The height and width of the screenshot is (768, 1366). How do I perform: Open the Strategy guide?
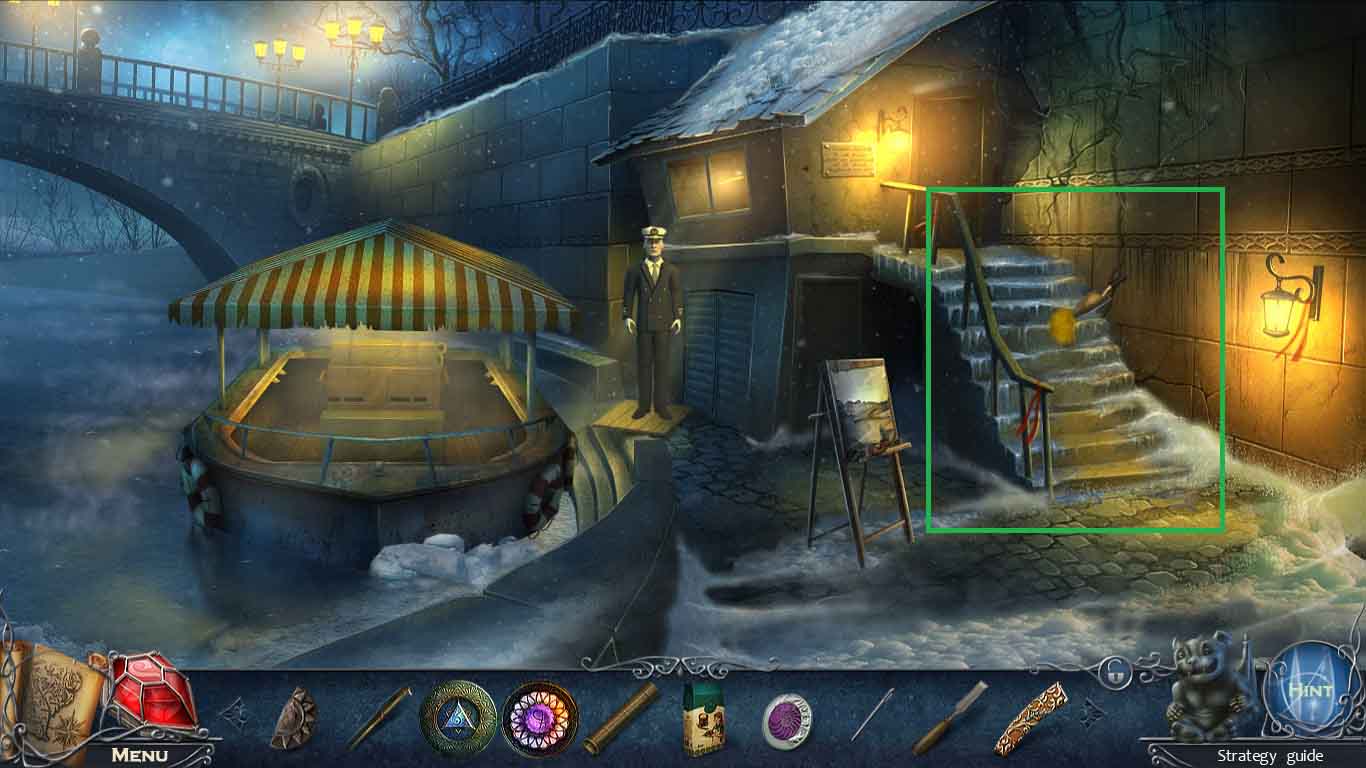point(1270,756)
